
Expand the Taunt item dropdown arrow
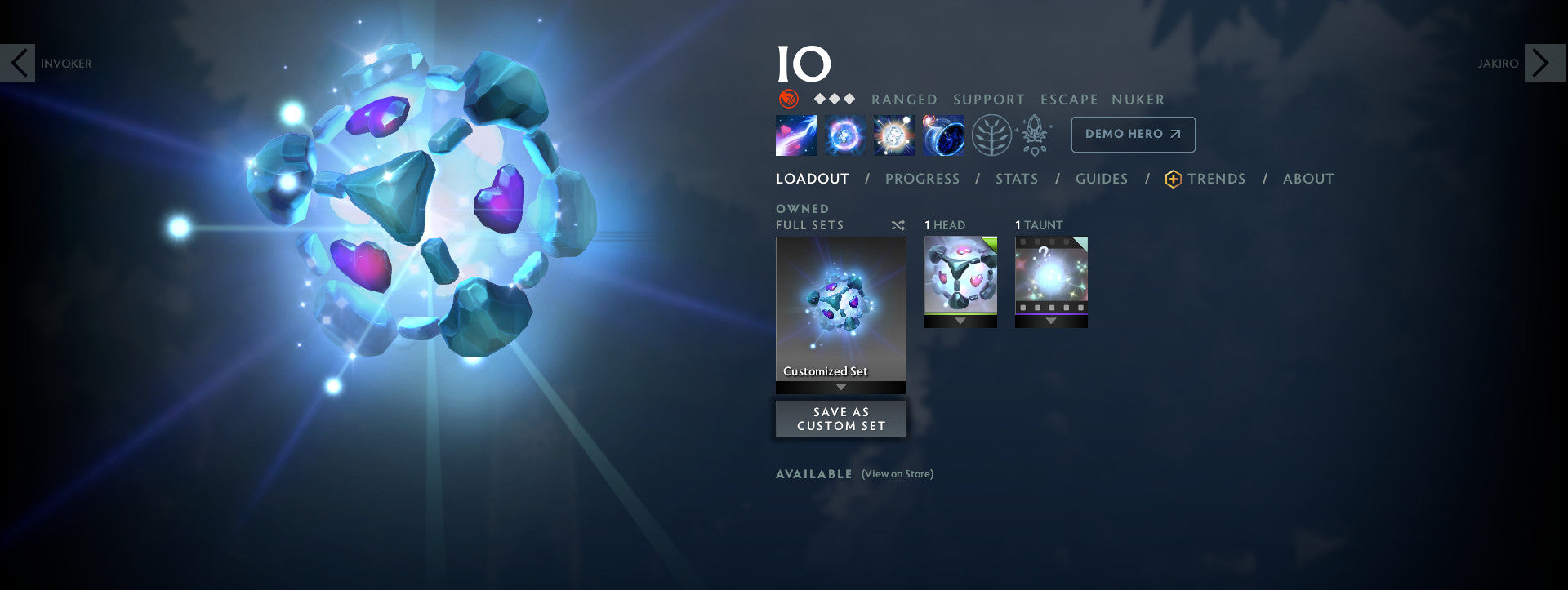[x=1050, y=321]
